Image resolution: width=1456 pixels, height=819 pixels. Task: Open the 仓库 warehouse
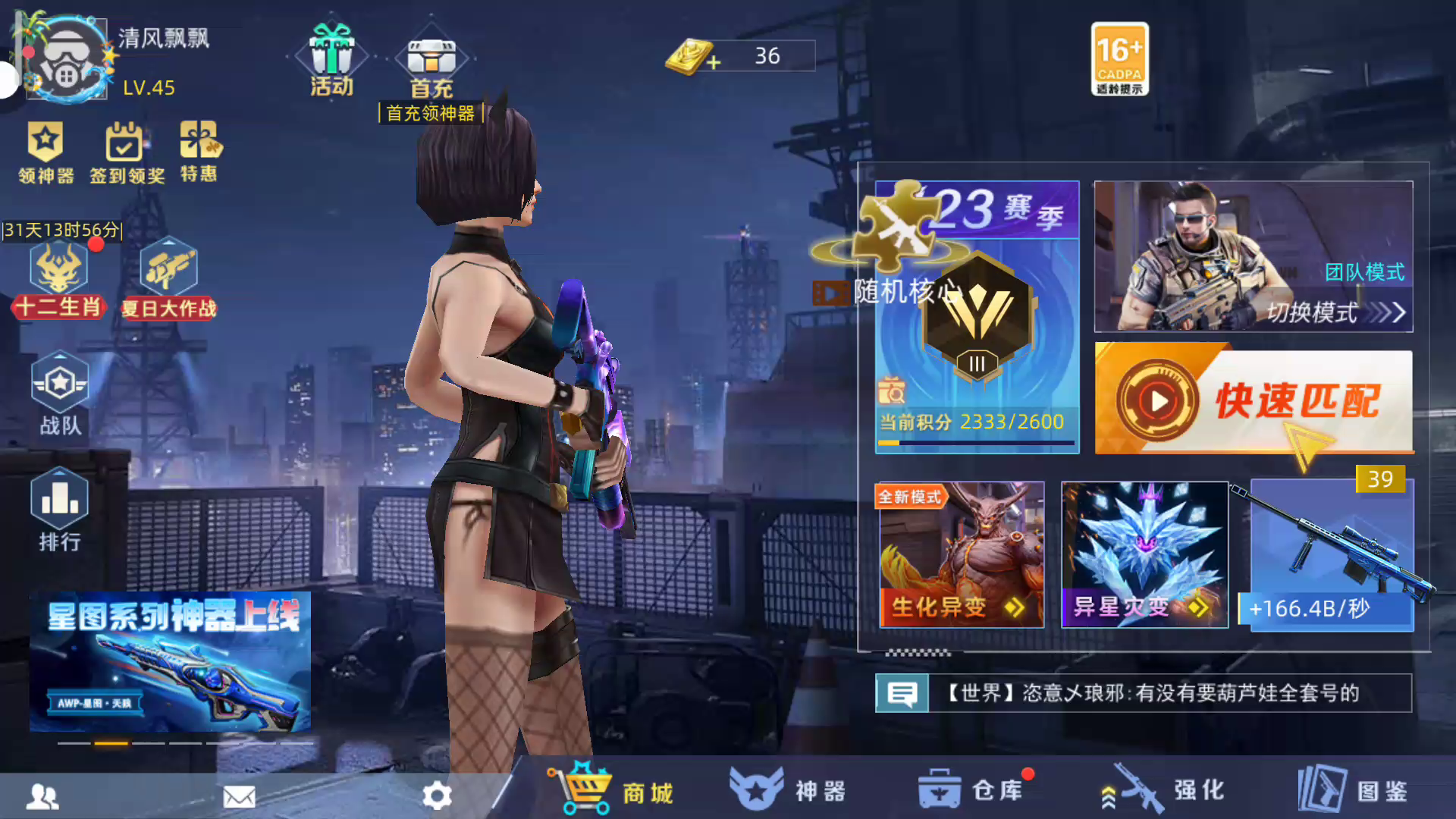(x=972, y=790)
